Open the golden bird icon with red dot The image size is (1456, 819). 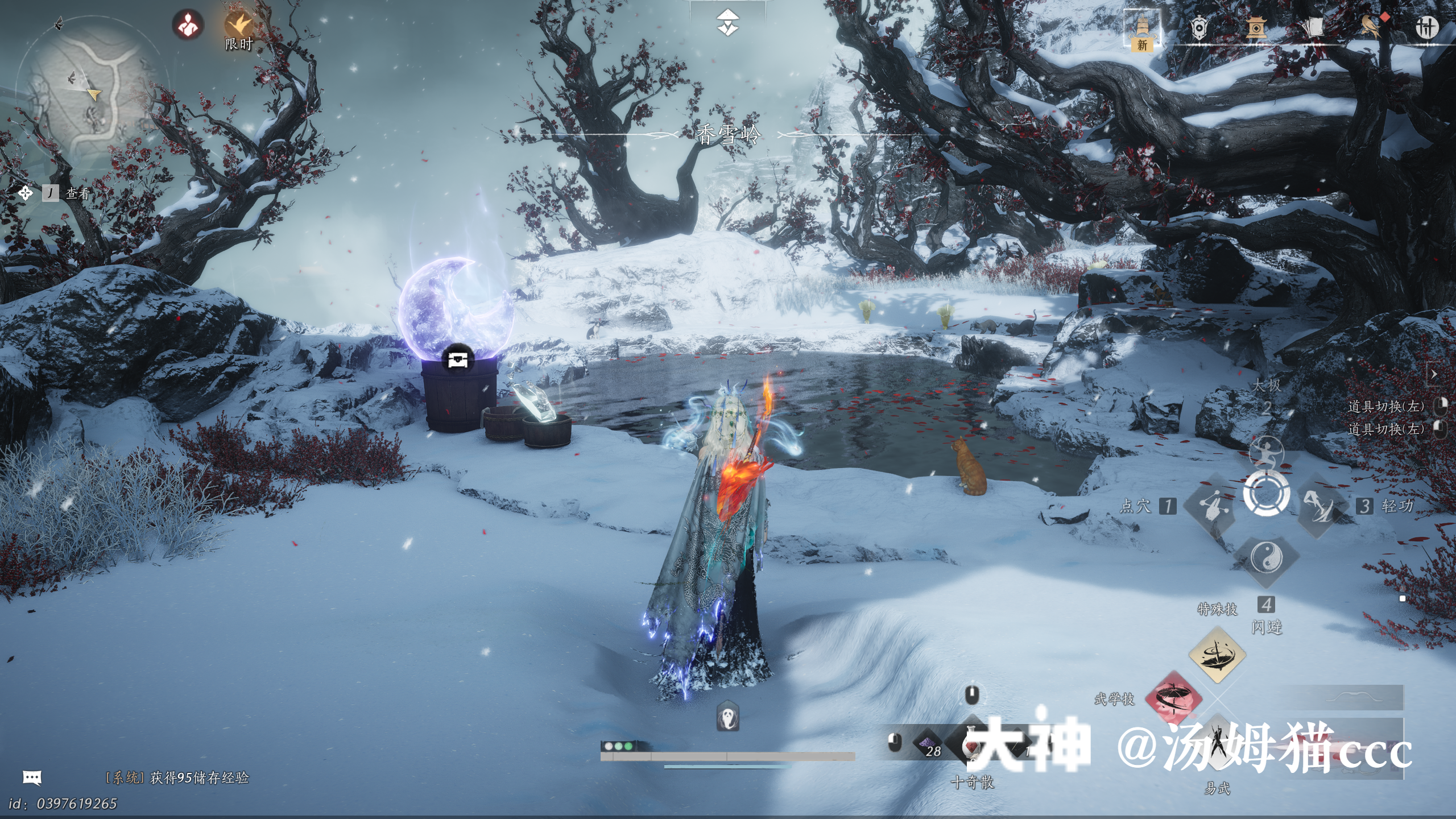(x=1371, y=26)
